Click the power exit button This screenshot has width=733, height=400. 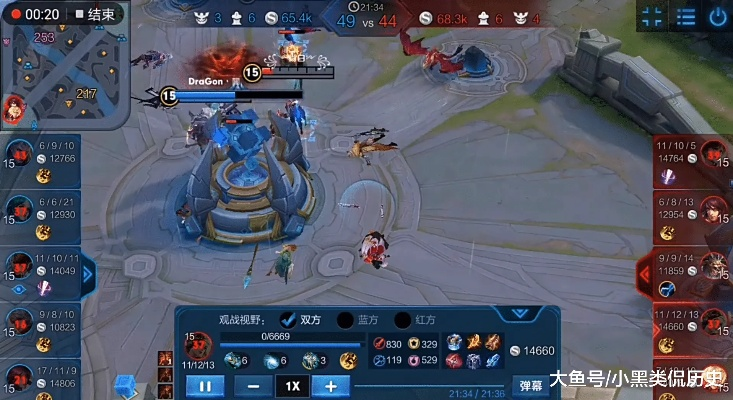(x=717, y=17)
